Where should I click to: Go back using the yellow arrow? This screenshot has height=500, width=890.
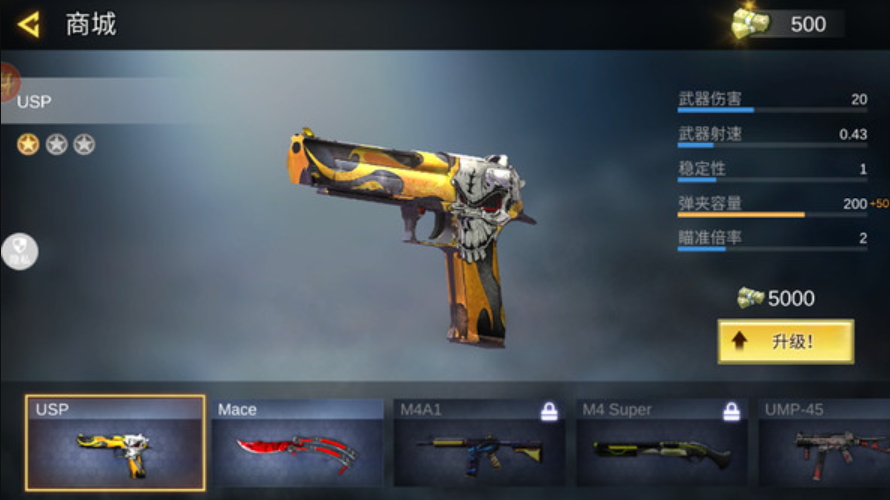pyautogui.click(x=29, y=25)
